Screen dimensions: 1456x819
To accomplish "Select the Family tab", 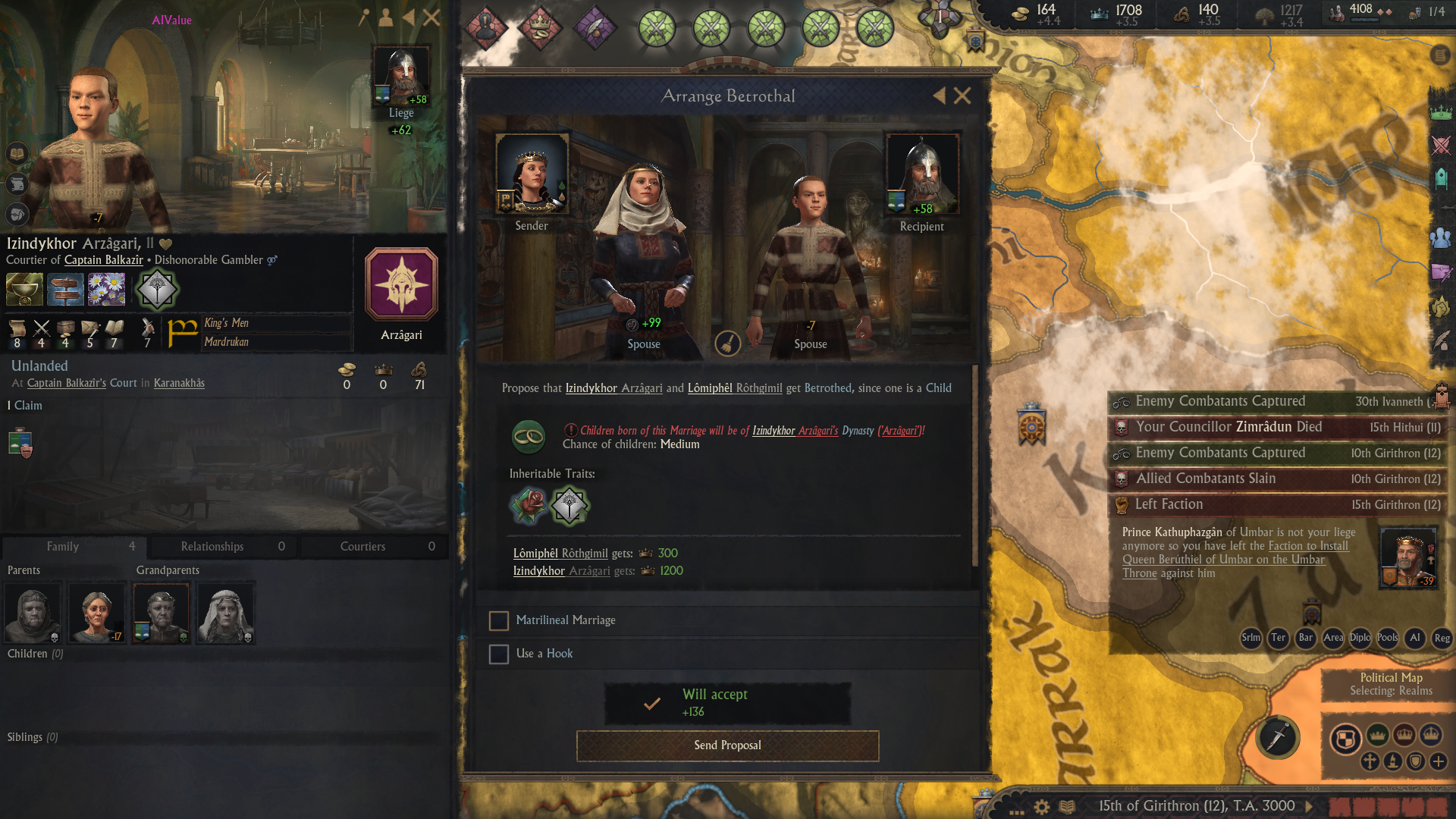I will point(74,546).
